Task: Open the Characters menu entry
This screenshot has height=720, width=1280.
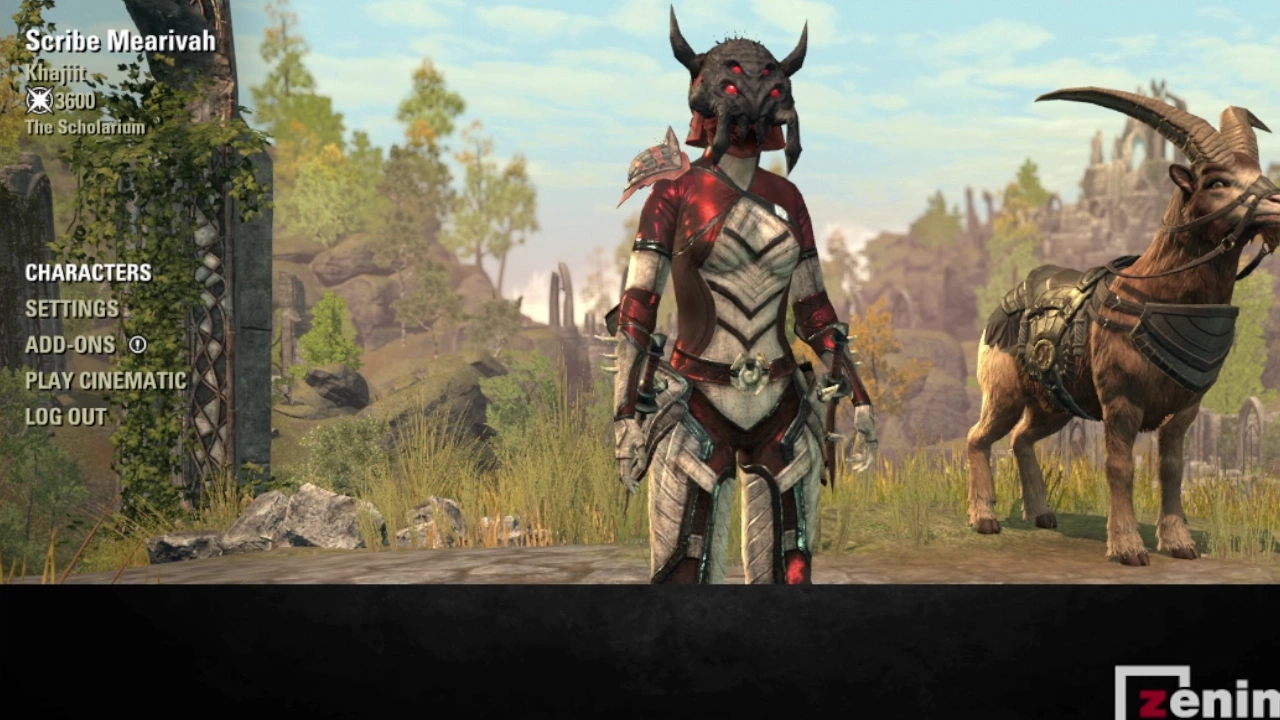Action: coord(88,273)
